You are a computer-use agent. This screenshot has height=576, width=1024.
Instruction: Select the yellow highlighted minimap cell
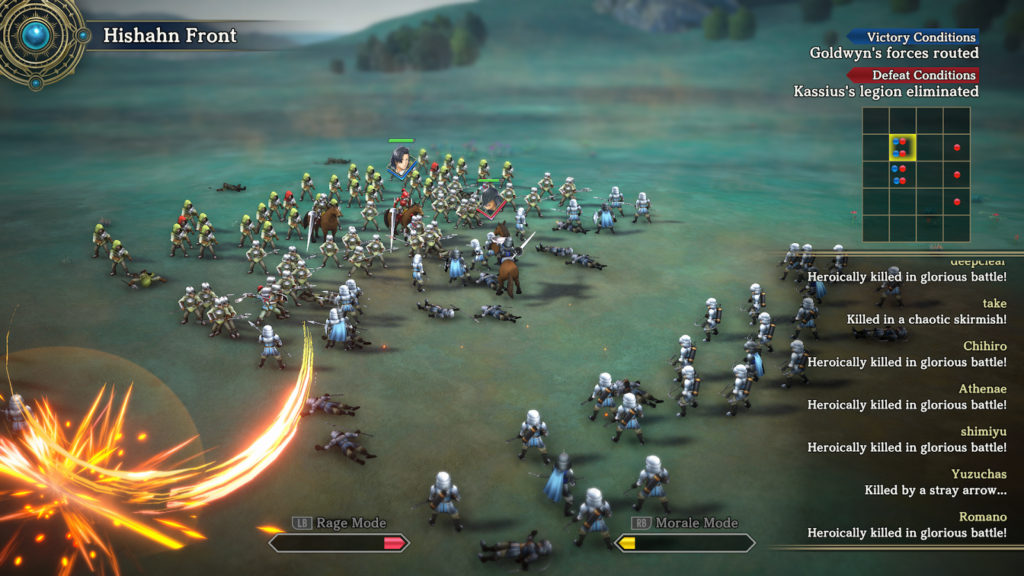(x=902, y=148)
